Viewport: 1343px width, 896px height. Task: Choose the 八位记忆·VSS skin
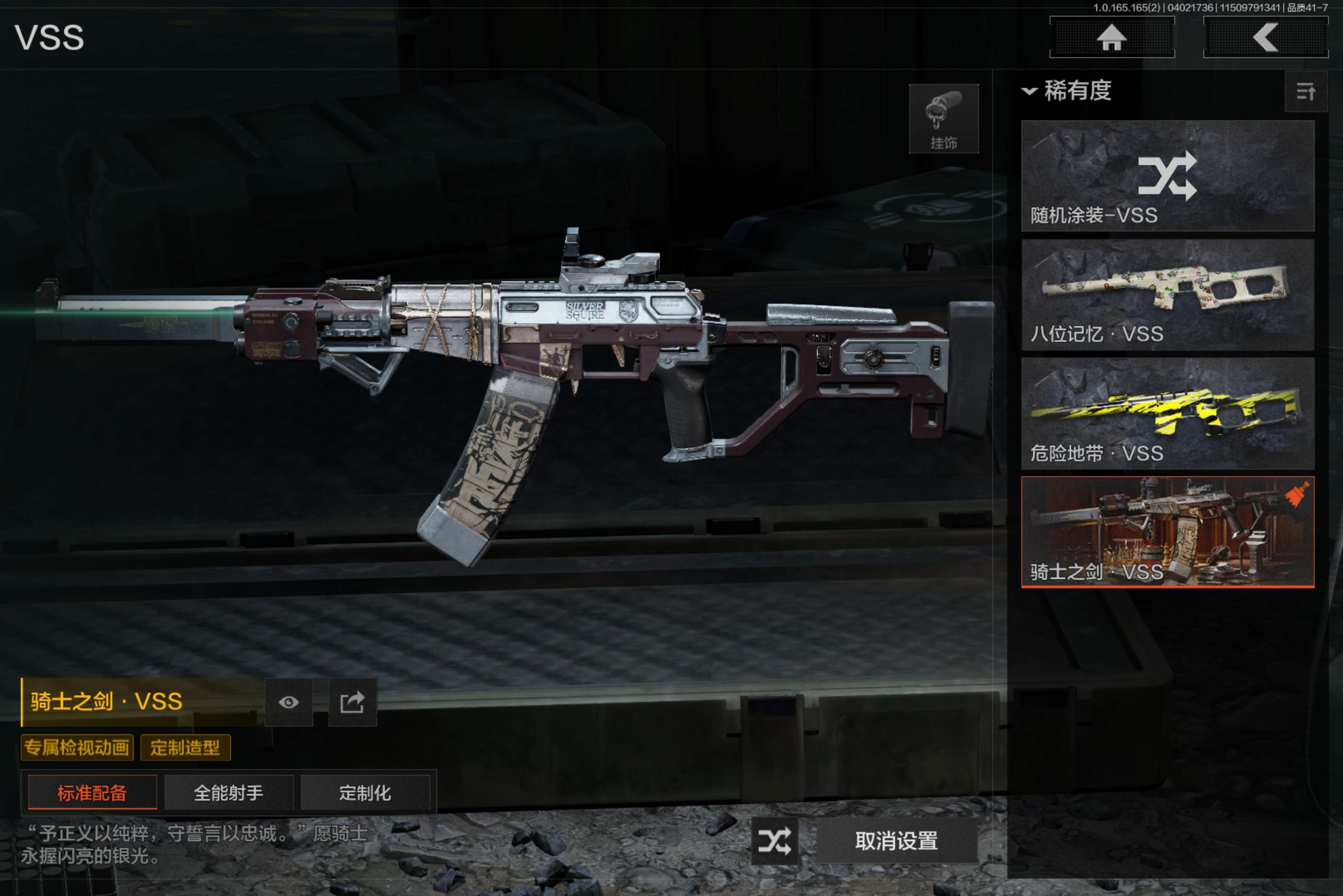click(1167, 295)
